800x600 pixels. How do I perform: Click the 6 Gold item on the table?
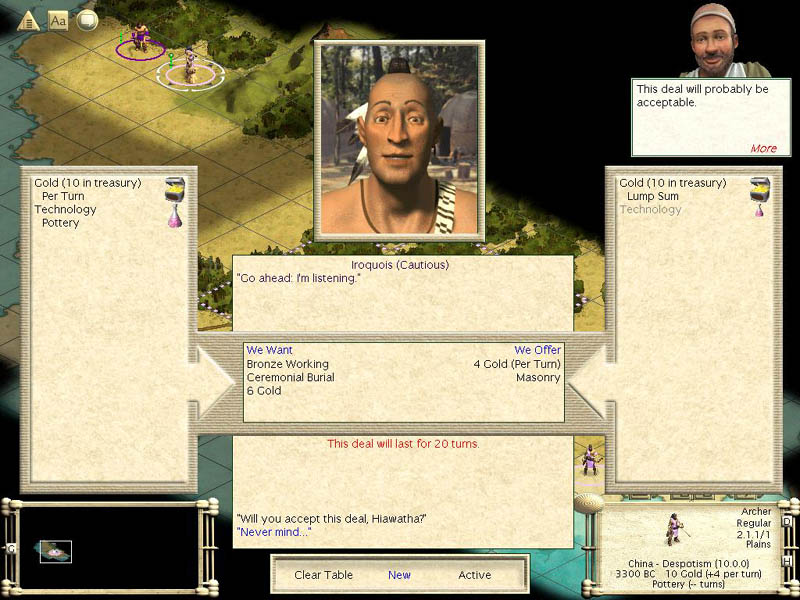(x=264, y=391)
